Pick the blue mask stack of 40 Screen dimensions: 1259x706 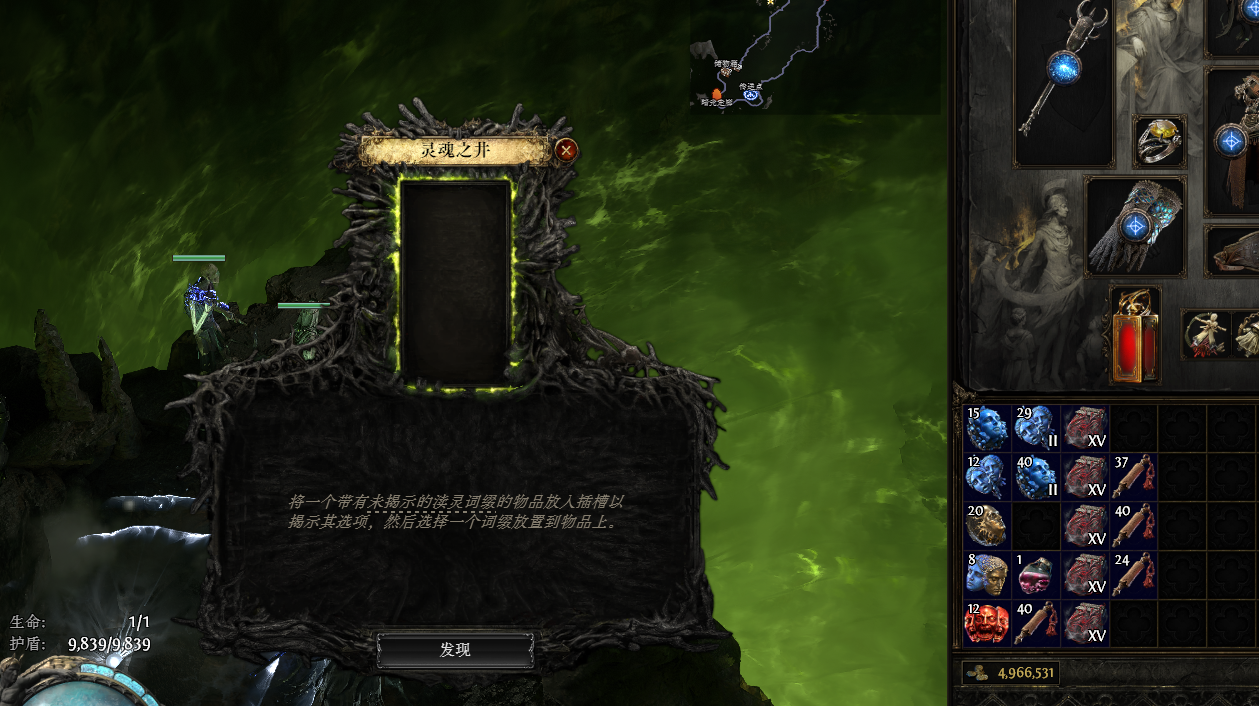coord(1035,477)
